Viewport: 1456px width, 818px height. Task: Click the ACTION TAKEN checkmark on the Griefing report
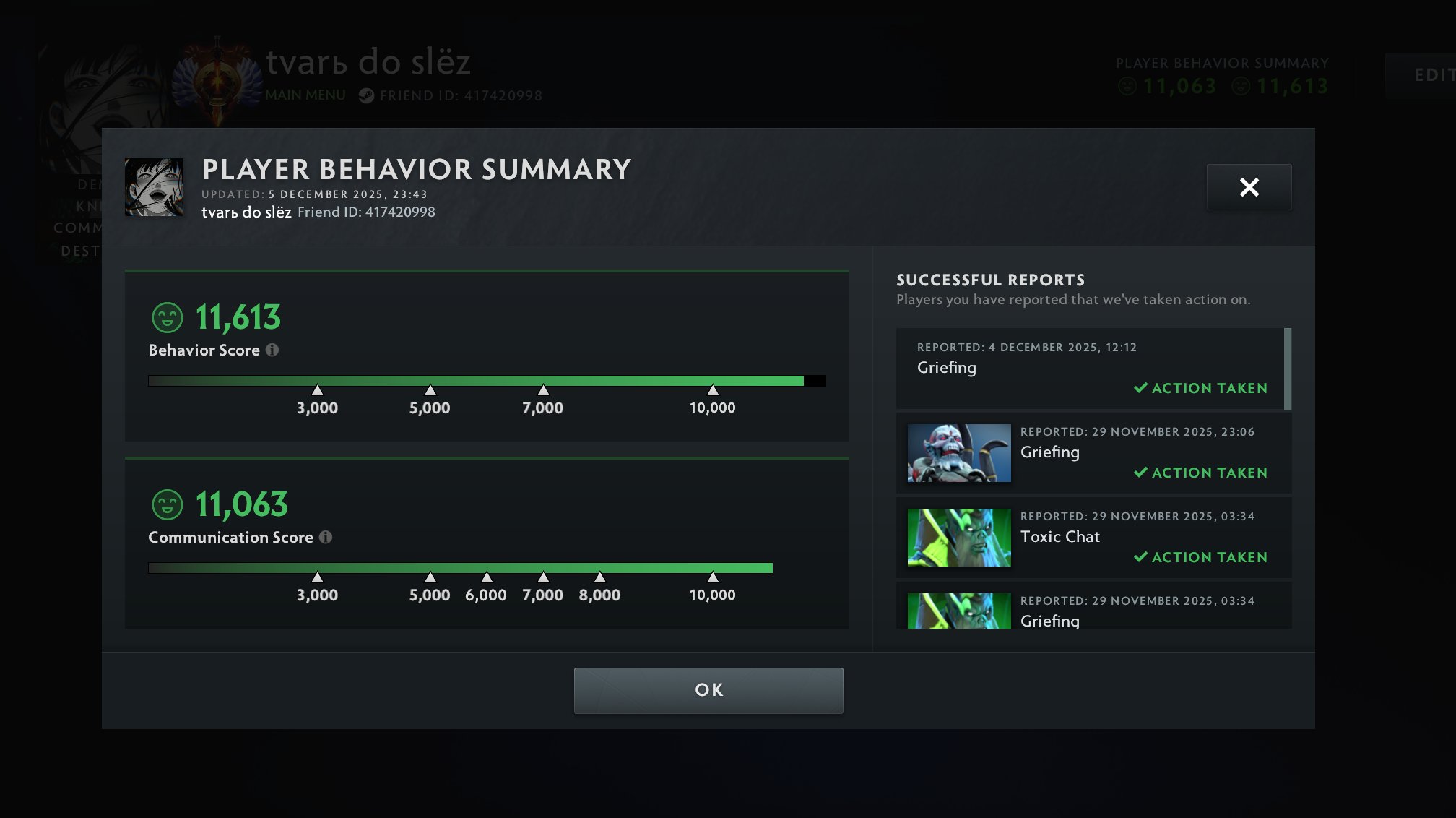point(1141,388)
